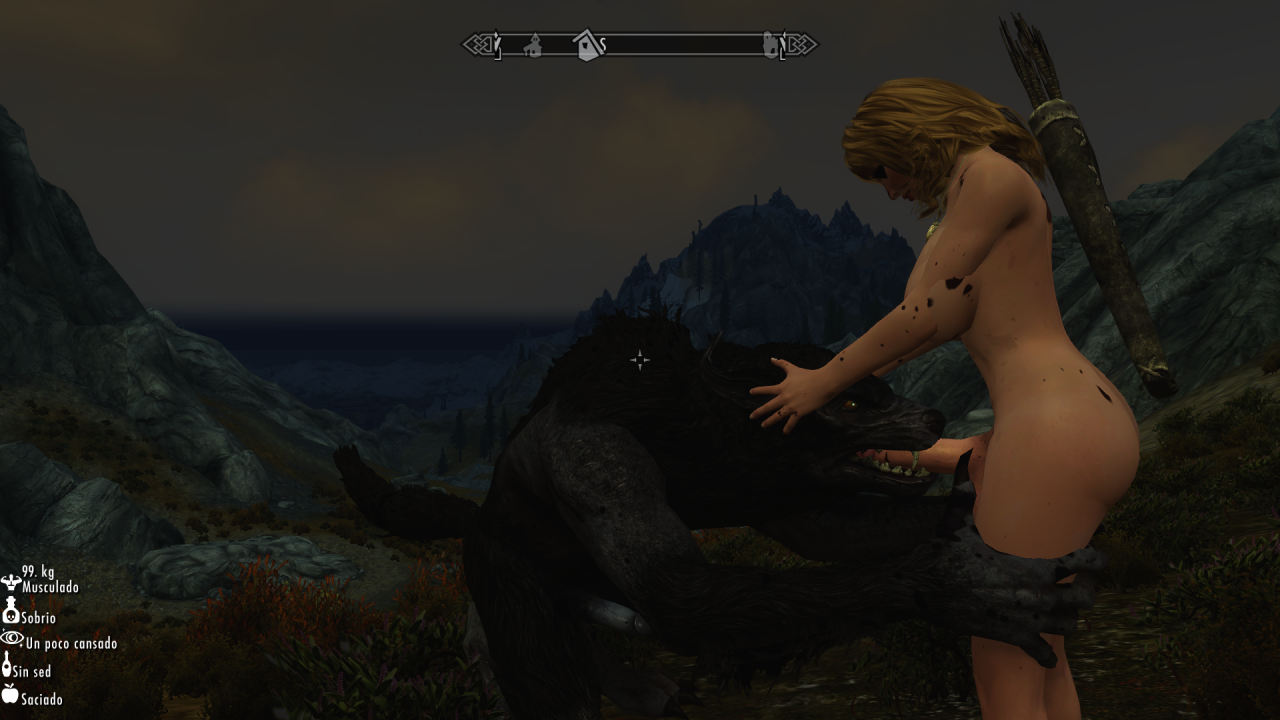Click the Saciado apple hunger icon
This screenshot has height=720, width=1280.
tap(10, 693)
